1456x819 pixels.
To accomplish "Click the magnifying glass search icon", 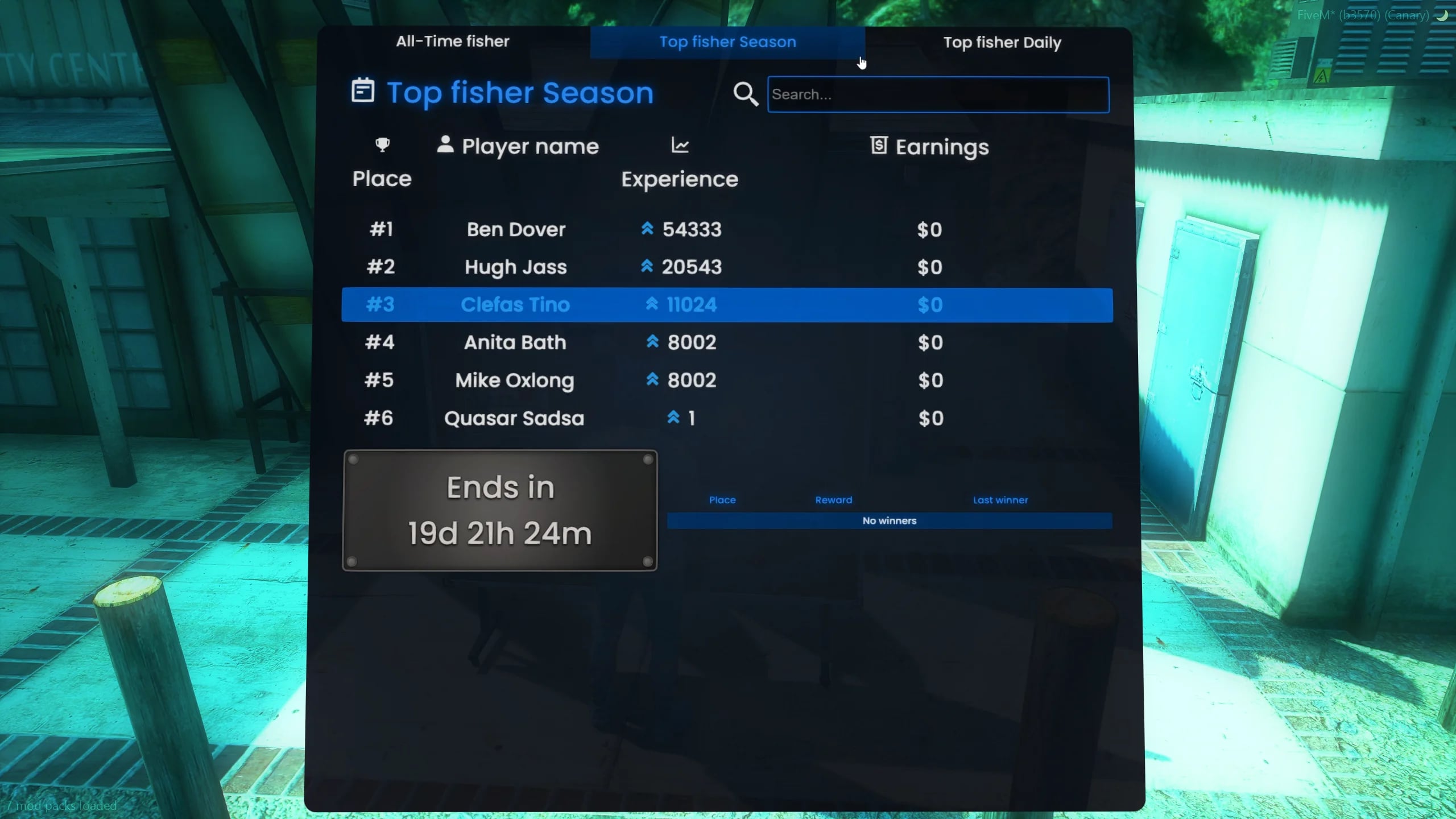I will pos(746,94).
